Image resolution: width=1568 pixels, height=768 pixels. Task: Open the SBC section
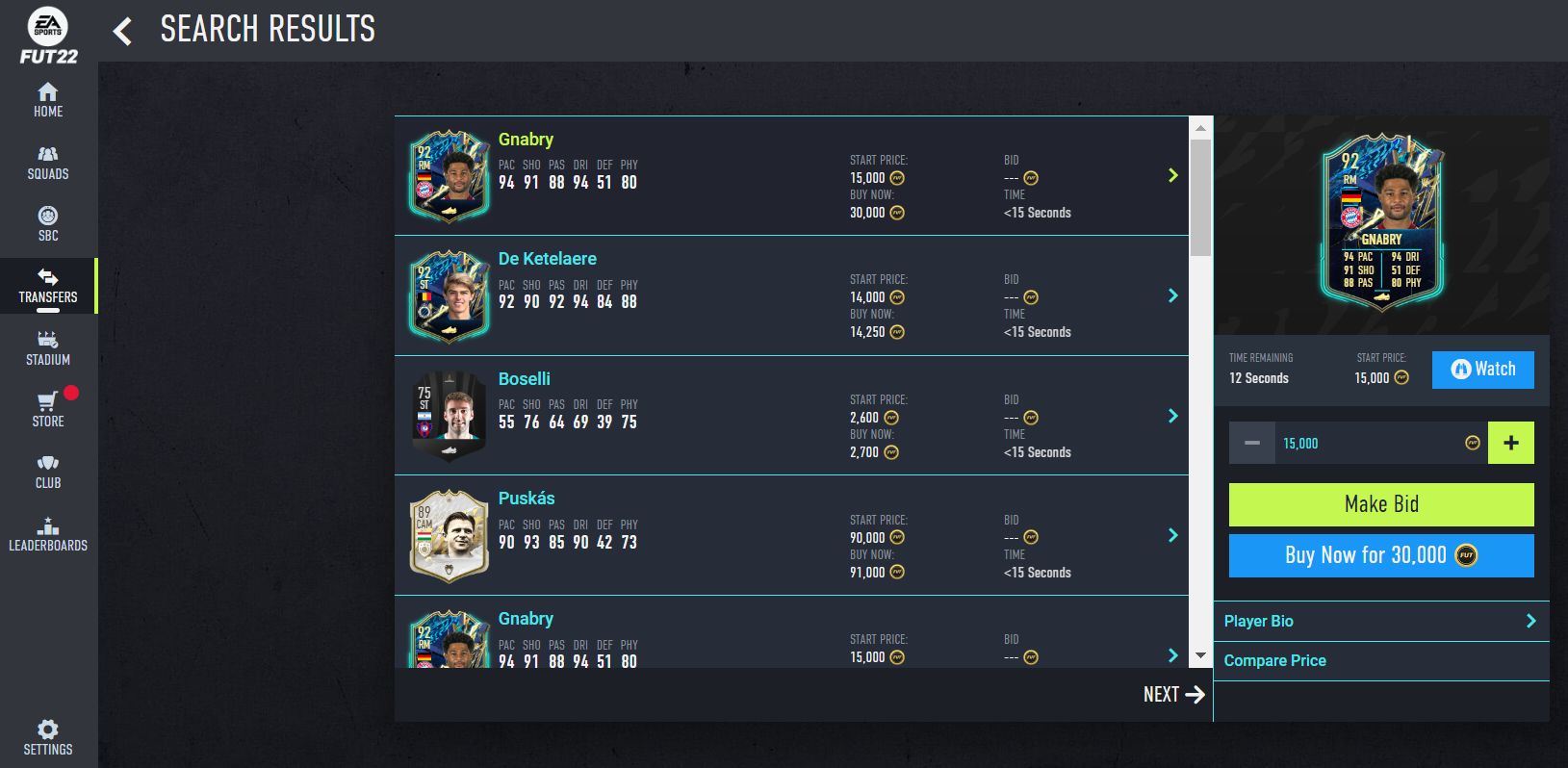click(47, 222)
